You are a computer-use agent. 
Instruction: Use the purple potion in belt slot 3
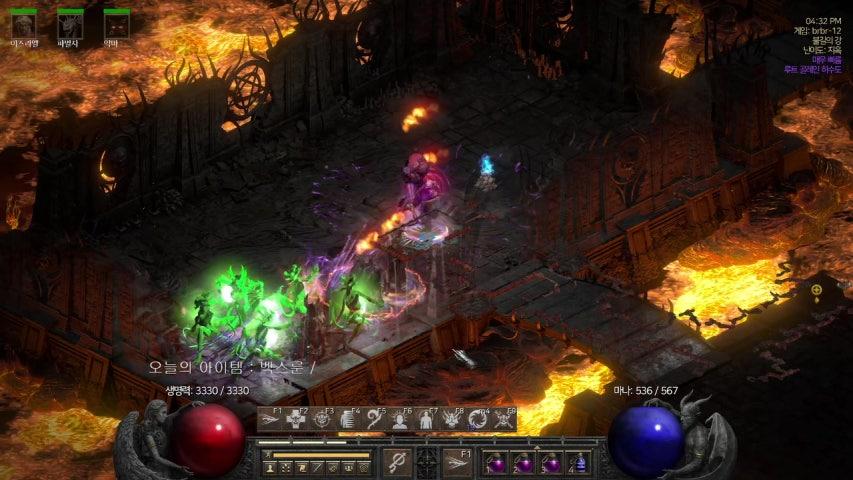[x=551, y=463]
